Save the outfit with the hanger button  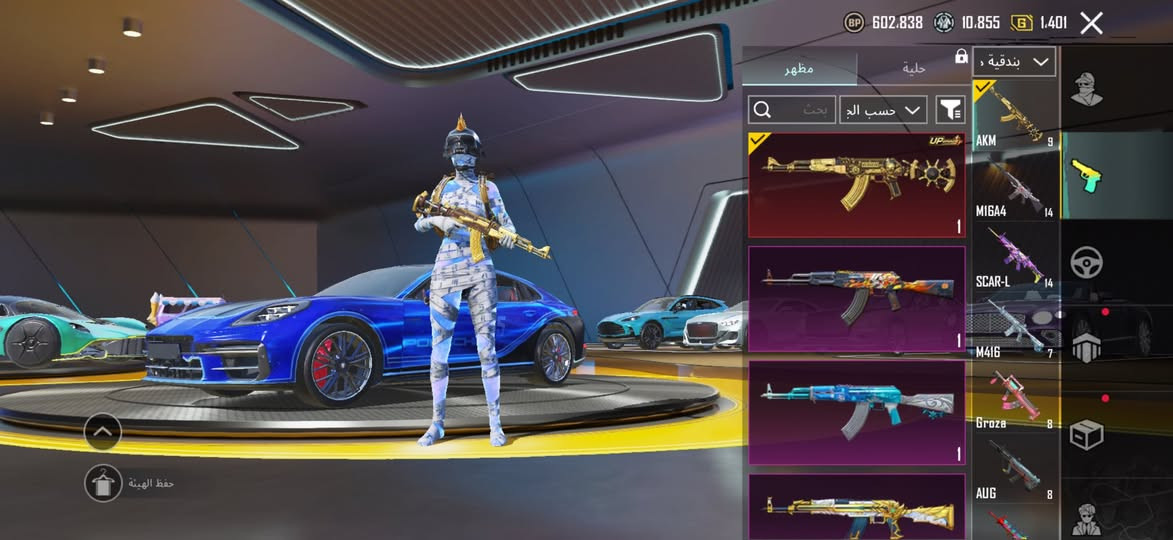(102, 483)
